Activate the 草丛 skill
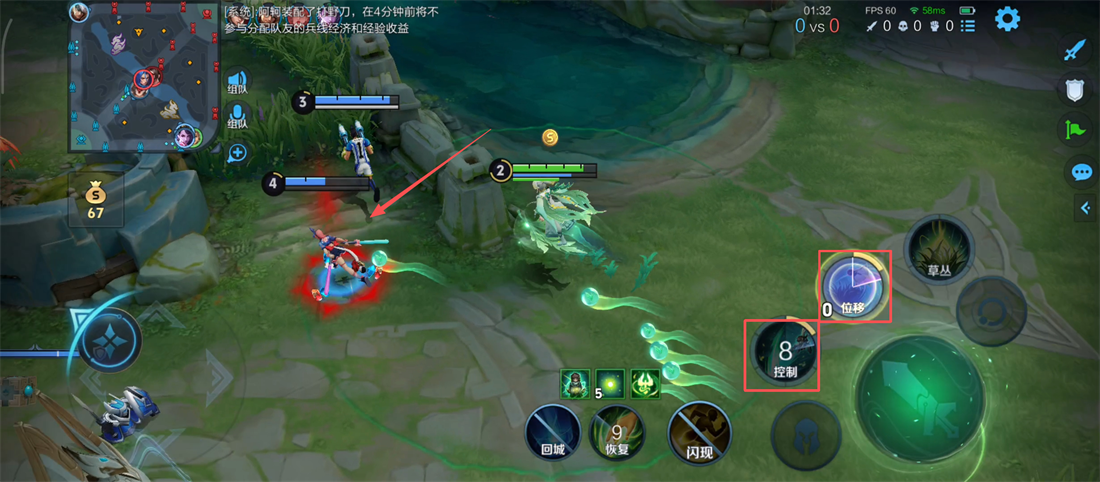The image size is (1100, 482). click(938, 249)
